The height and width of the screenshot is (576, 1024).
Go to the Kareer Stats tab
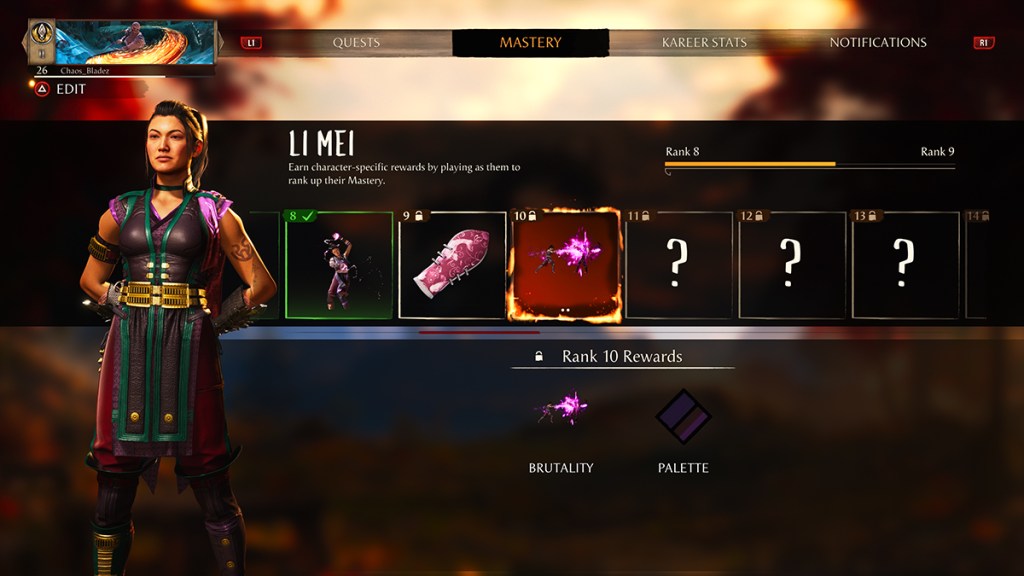pos(704,43)
